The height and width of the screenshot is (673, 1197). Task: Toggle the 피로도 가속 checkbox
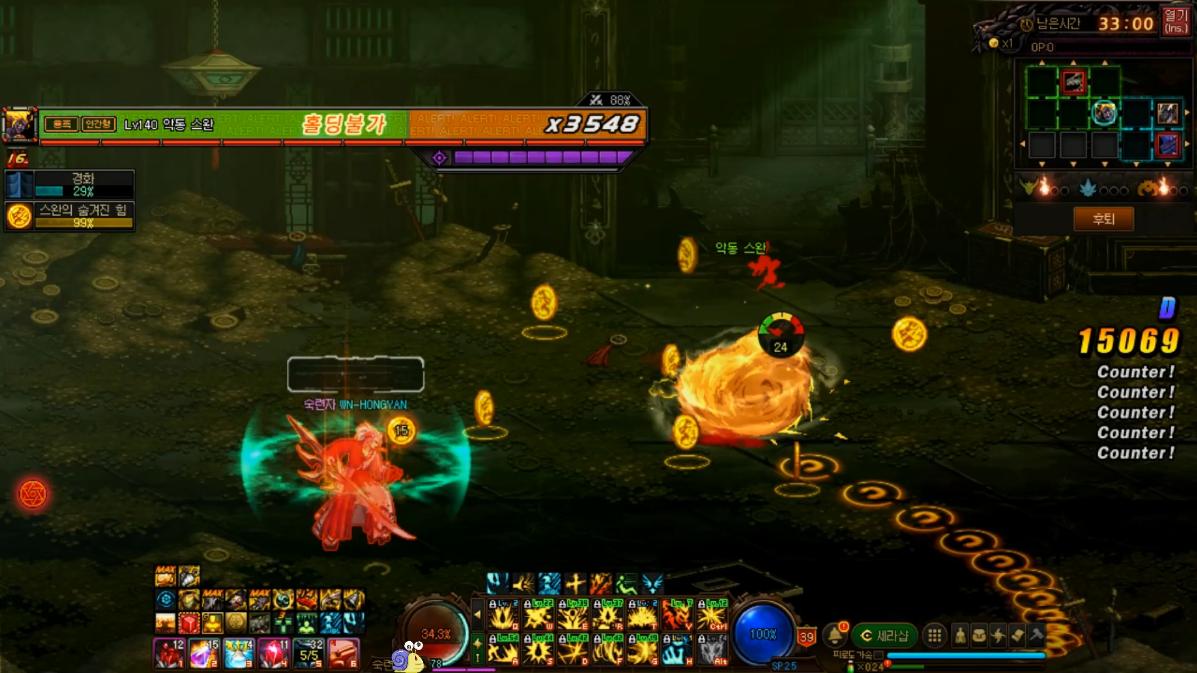pyautogui.click(x=879, y=656)
